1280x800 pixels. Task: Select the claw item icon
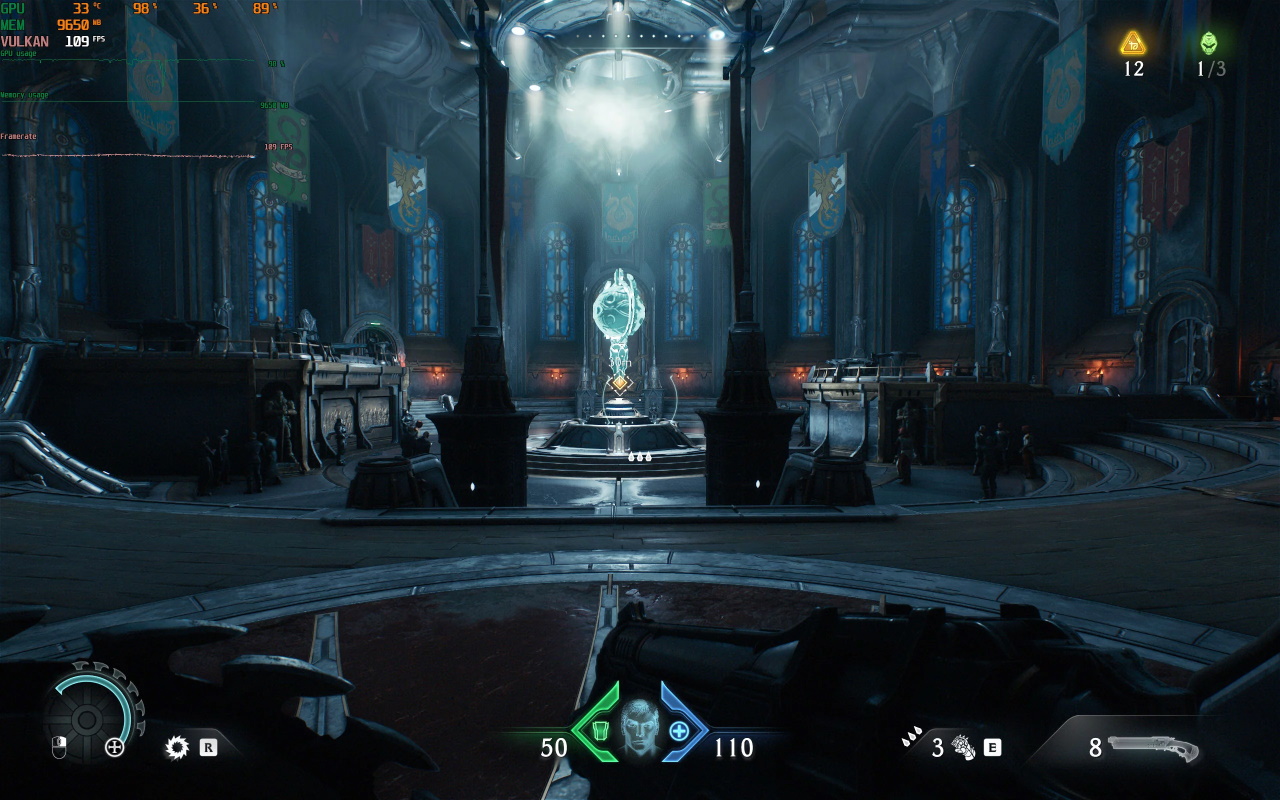coord(963,747)
